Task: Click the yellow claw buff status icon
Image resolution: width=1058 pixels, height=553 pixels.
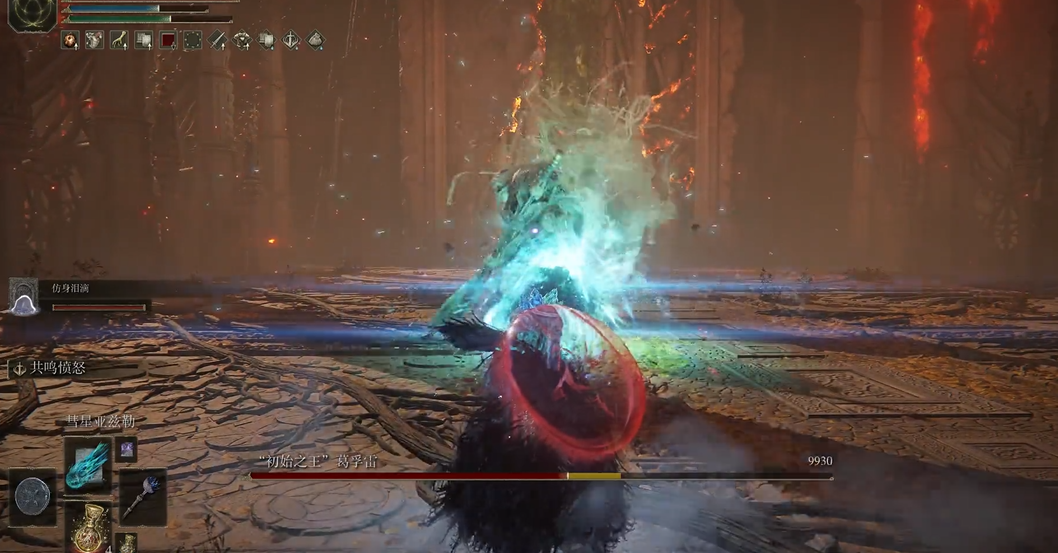Action: (119, 40)
